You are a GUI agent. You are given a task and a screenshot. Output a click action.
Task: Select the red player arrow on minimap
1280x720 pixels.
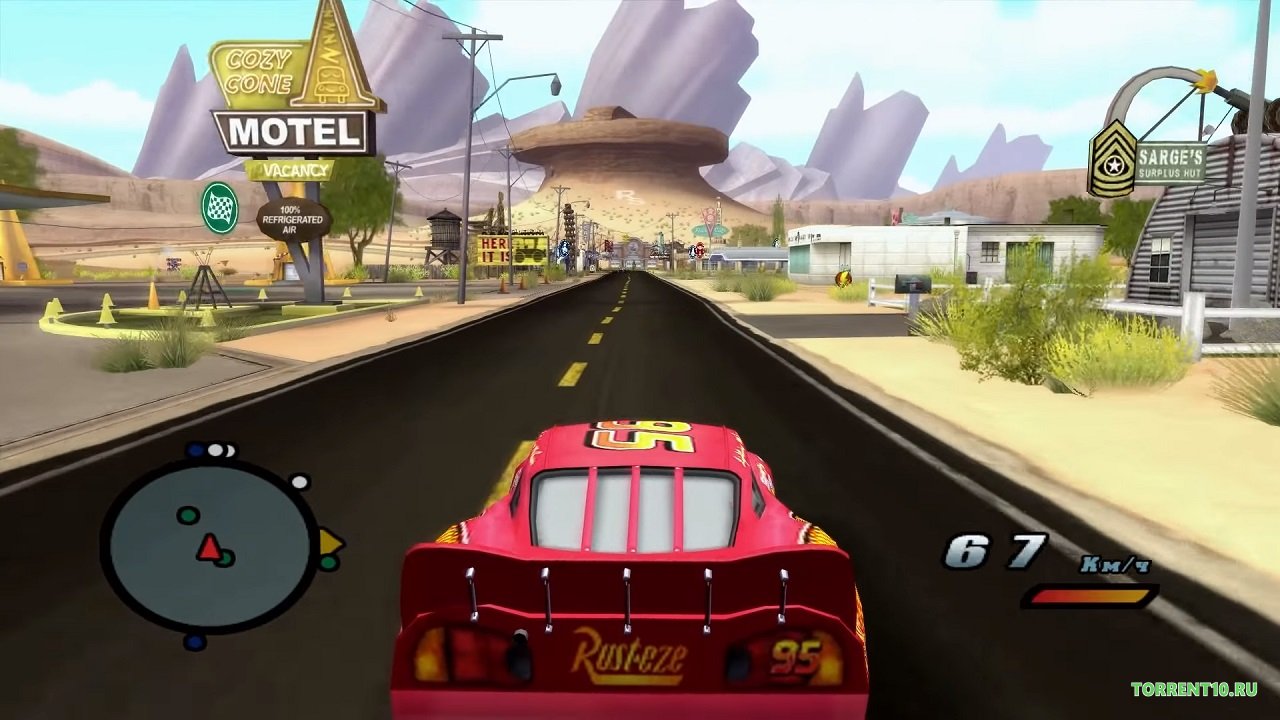coord(208,547)
